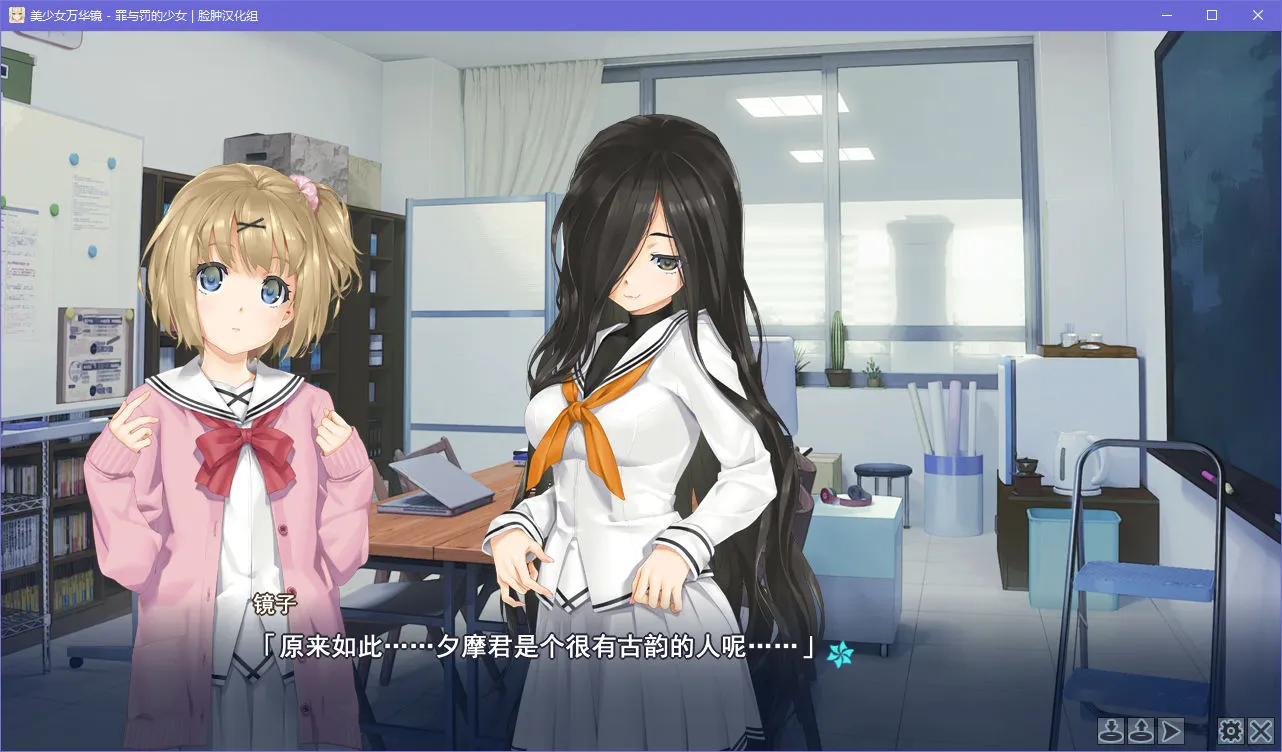Viewport: 1282px width, 752px height.
Task: Click the disk-with-up-arrow quick load icon
Action: click(1139, 730)
